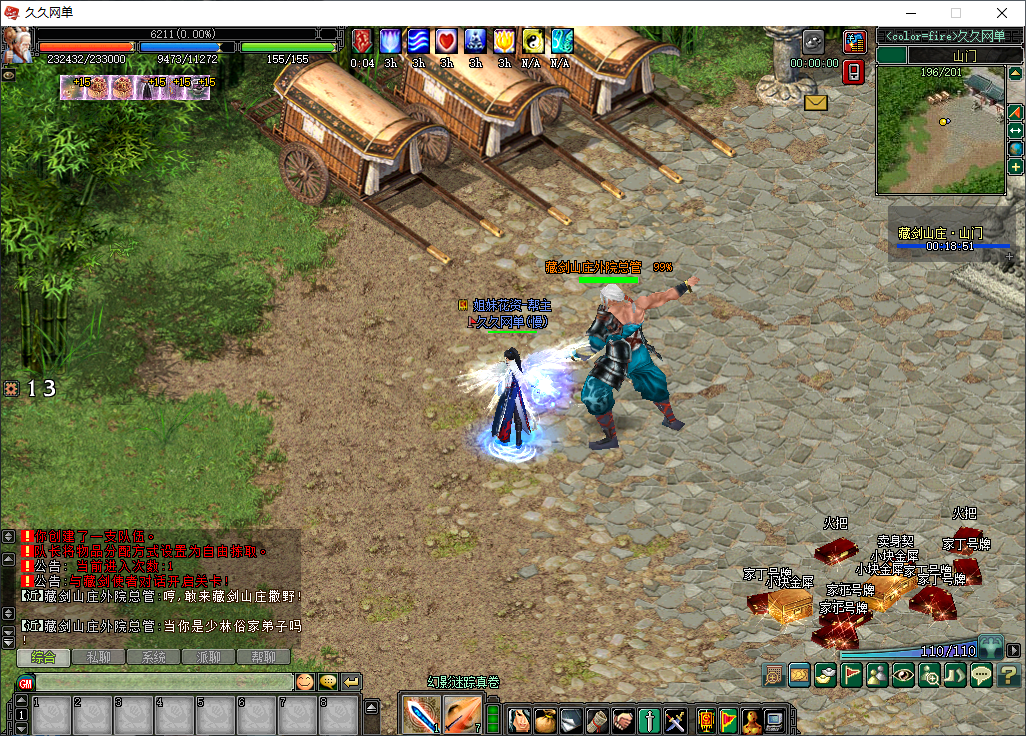Select the 系统 chat tab

coord(154,657)
